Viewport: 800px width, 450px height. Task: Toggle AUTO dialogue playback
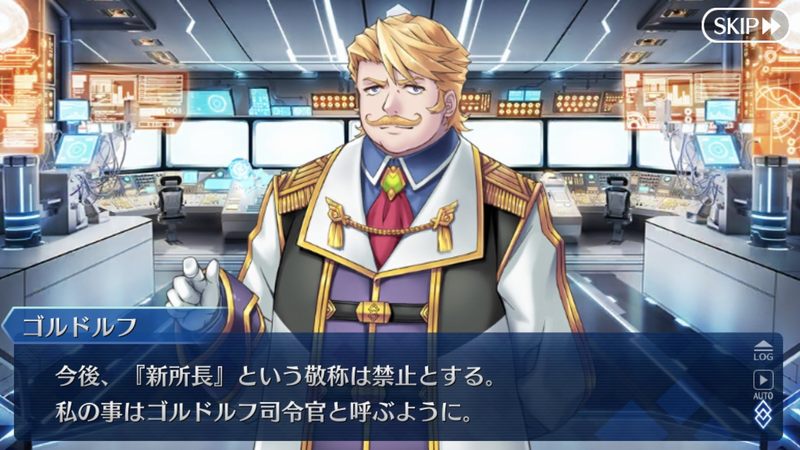coord(763,383)
